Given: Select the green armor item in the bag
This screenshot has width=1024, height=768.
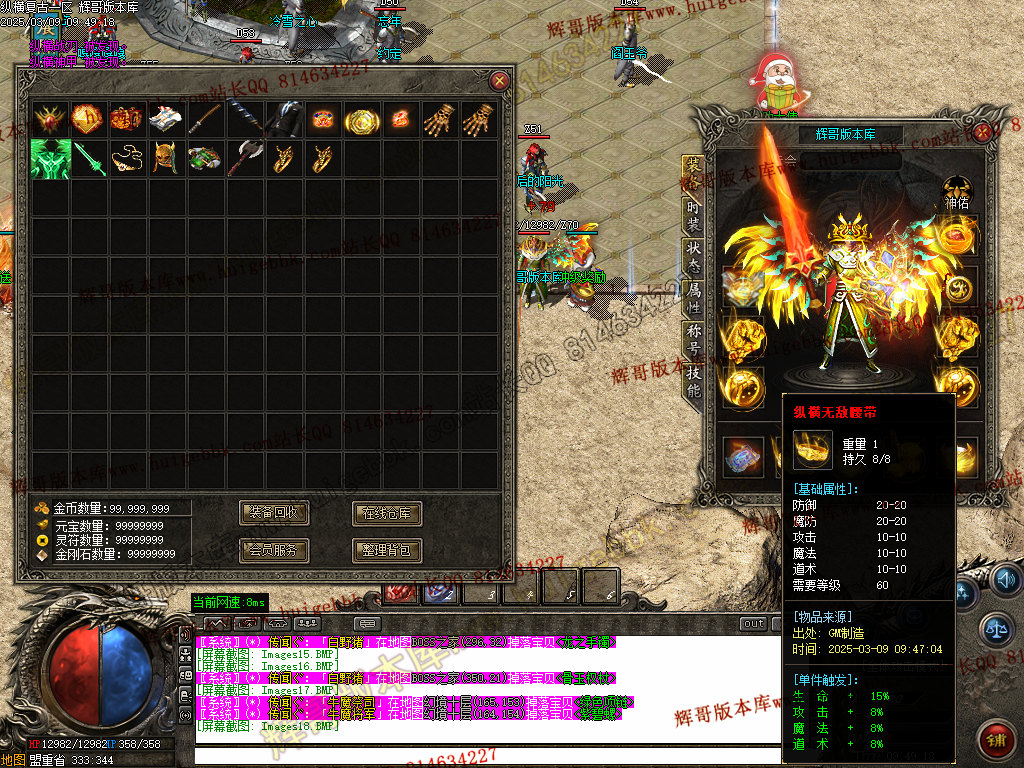Looking at the screenshot, I should click(49, 159).
